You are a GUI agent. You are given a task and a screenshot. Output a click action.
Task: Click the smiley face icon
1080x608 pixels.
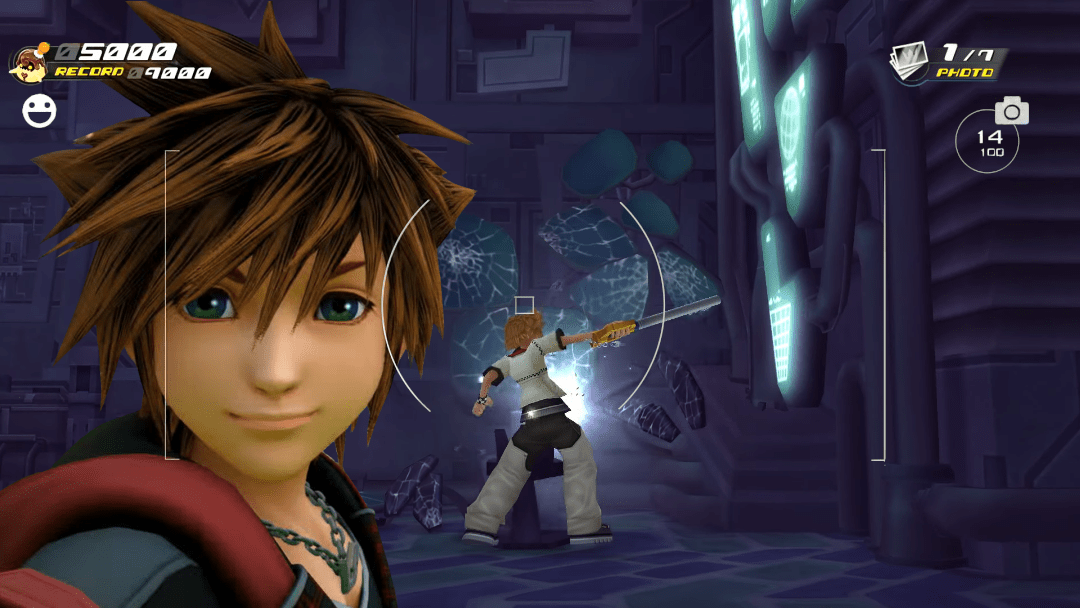pos(40,110)
